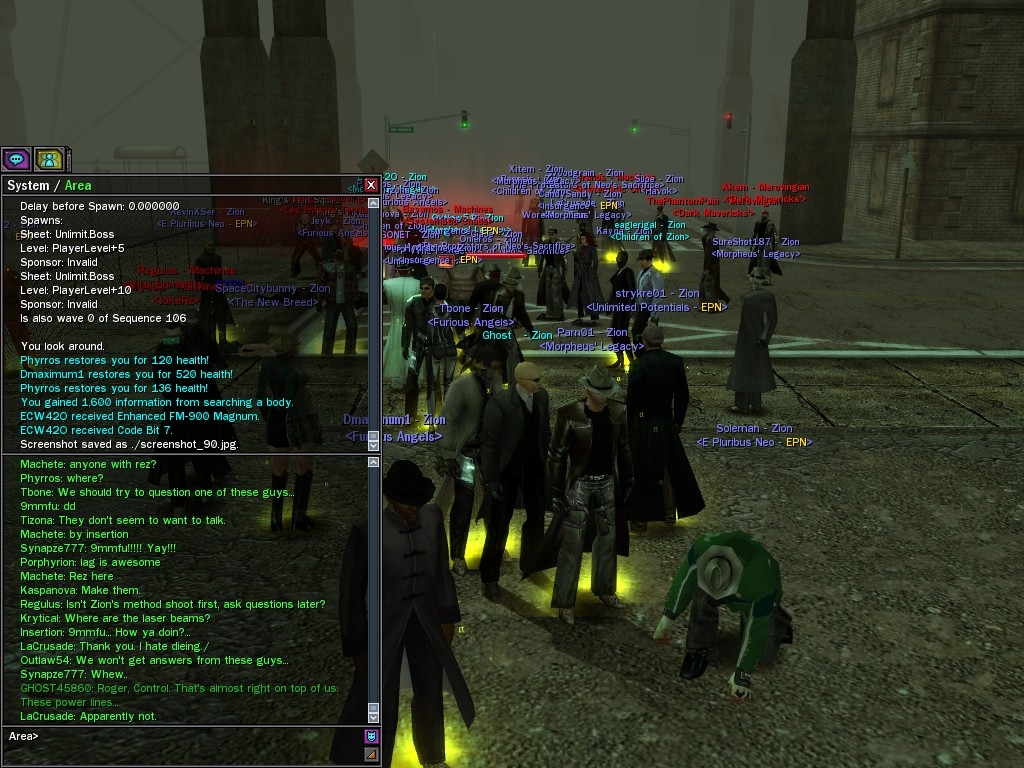Image resolution: width=1024 pixels, height=768 pixels.
Task: Close the System / Area chat window
Action: [371, 185]
